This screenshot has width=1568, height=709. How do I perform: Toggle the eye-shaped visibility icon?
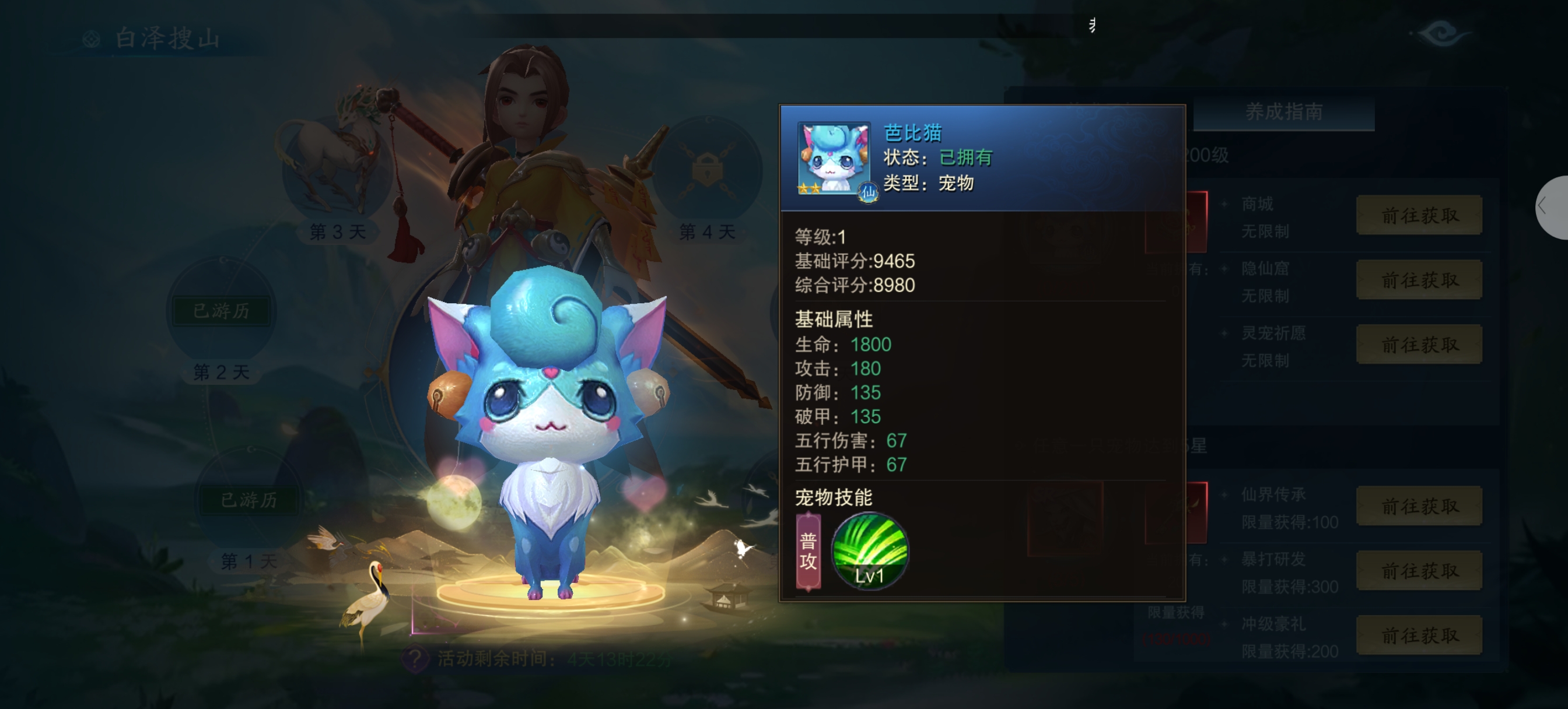(x=1441, y=33)
